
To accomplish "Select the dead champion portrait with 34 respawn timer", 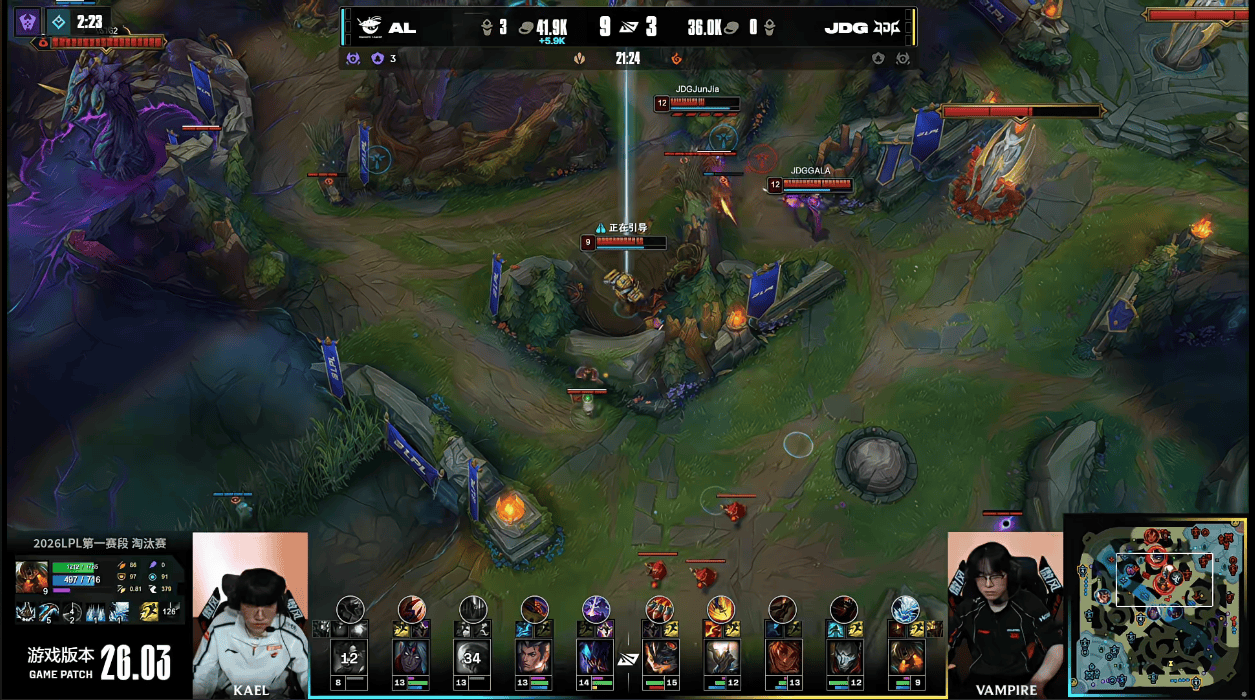I will (x=472, y=658).
